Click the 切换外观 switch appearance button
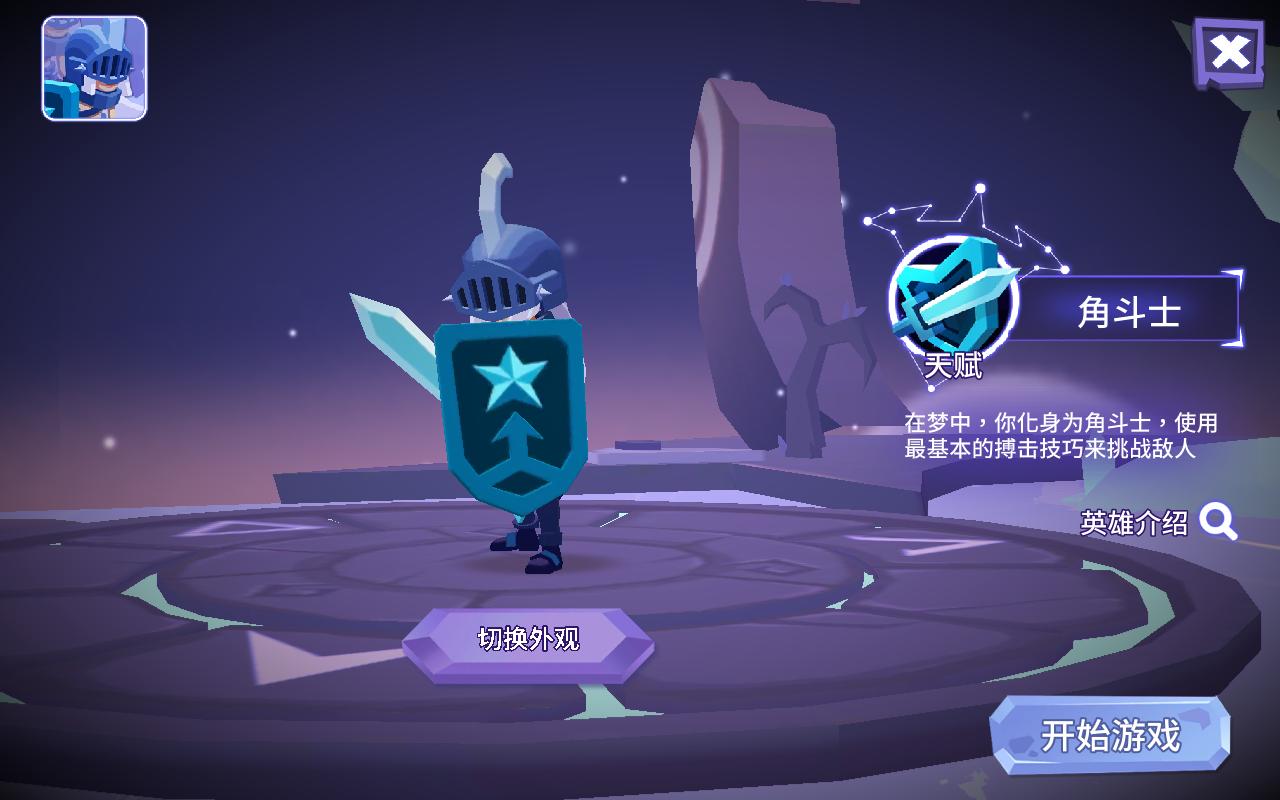Viewport: 1280px width, 800px height. 528,640
